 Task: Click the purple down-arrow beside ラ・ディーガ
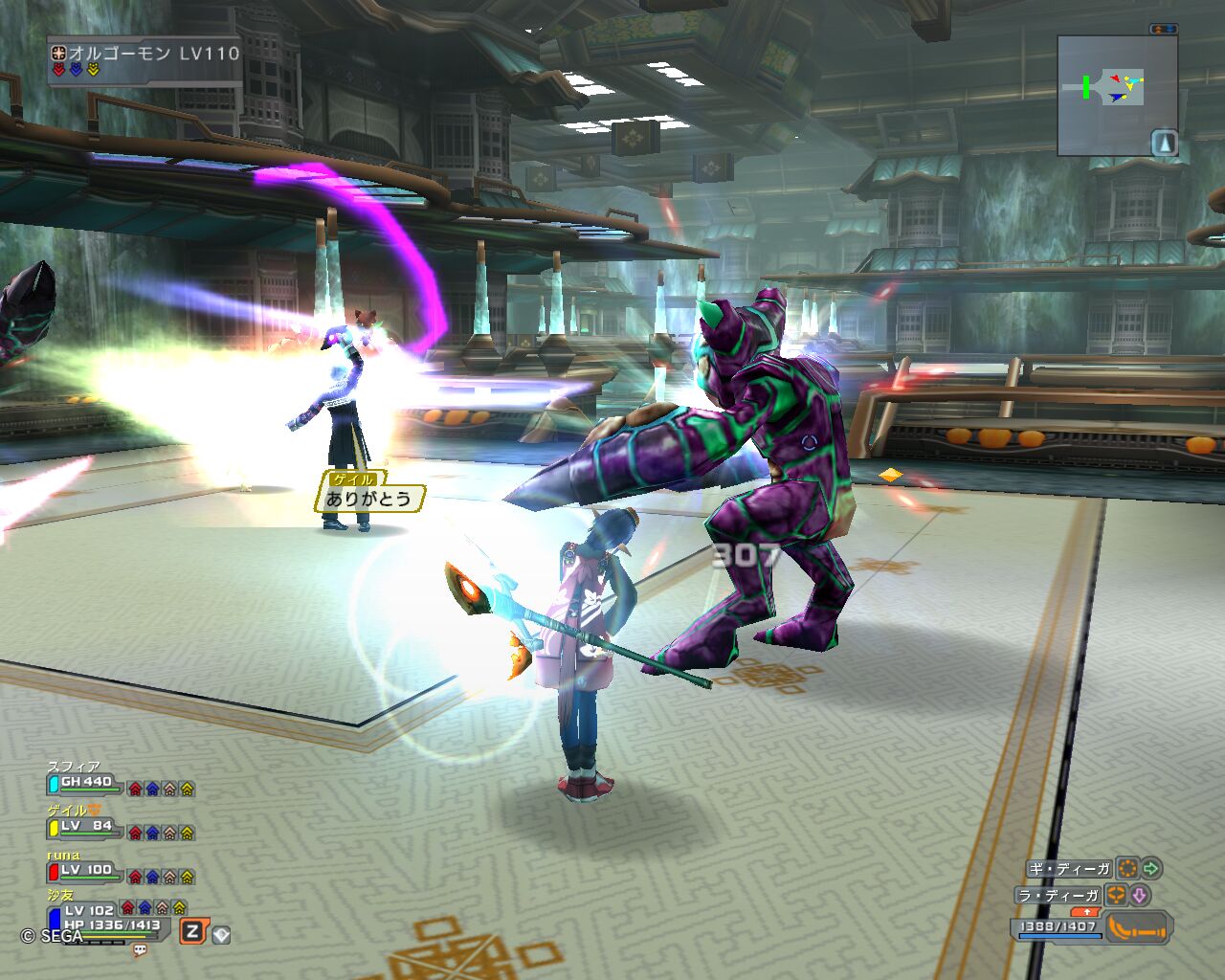coord(1139,896)
